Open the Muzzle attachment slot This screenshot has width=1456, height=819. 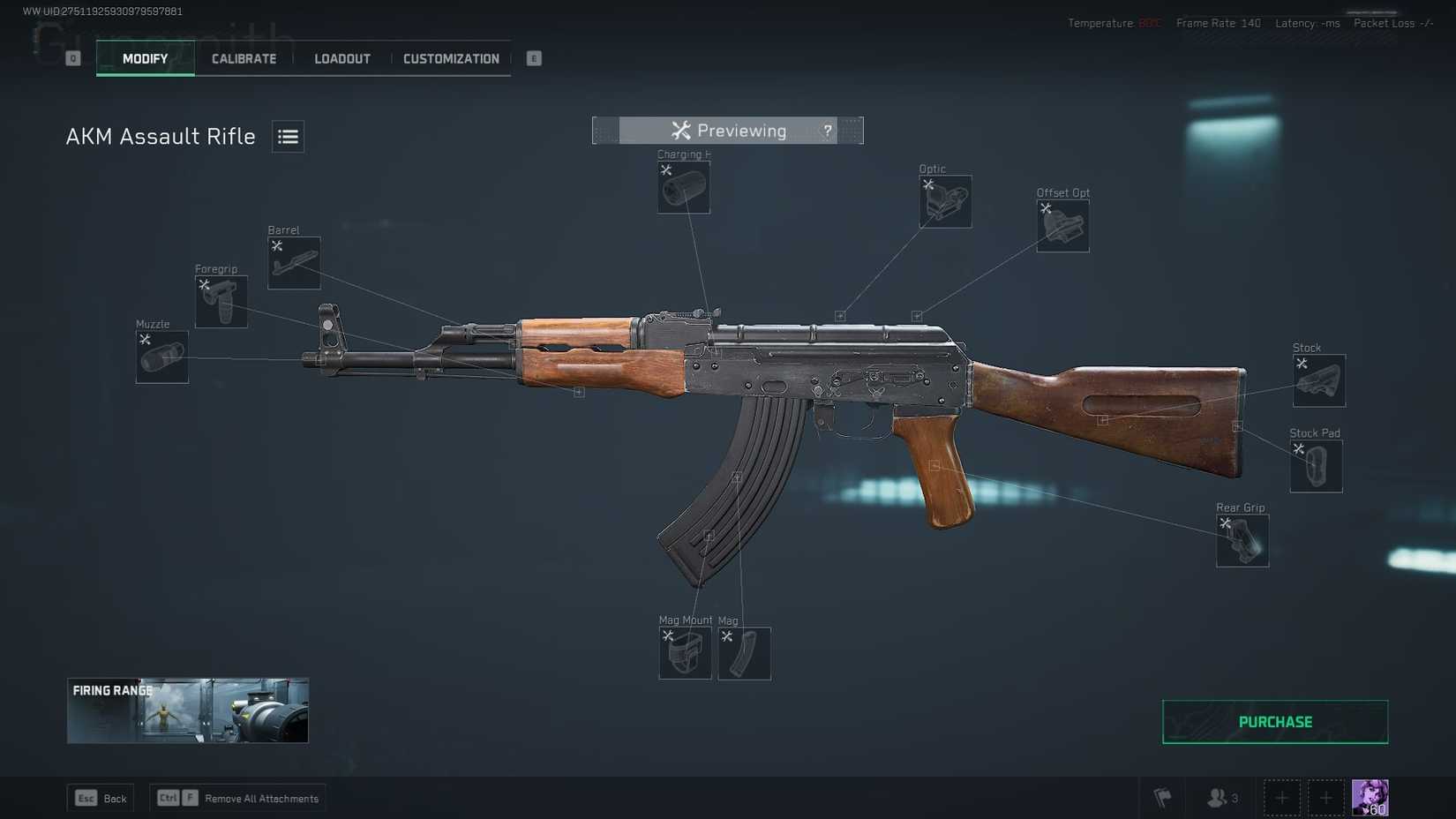click(x=161, y=357)
